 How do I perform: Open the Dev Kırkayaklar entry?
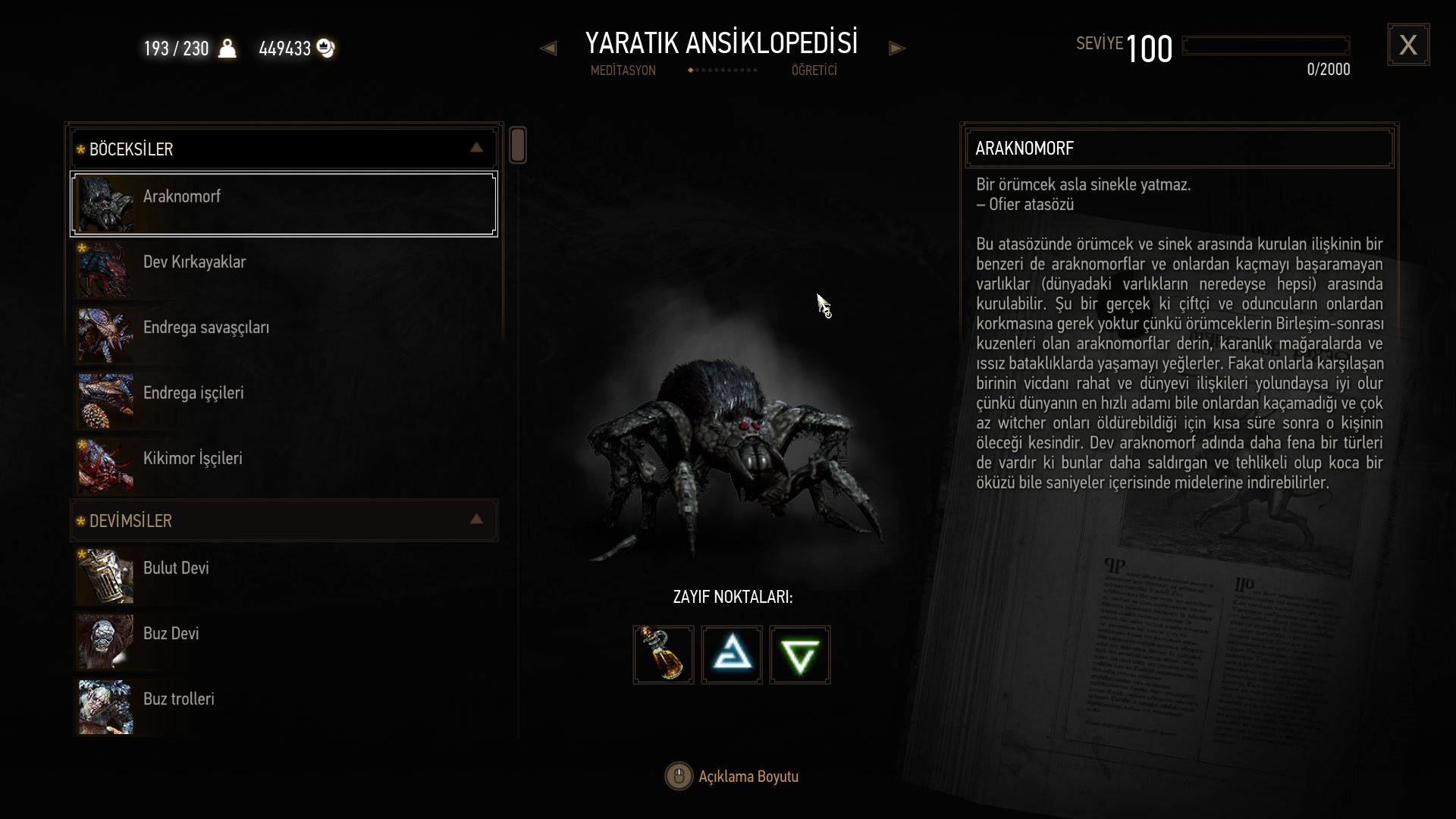tap(284, 269)
